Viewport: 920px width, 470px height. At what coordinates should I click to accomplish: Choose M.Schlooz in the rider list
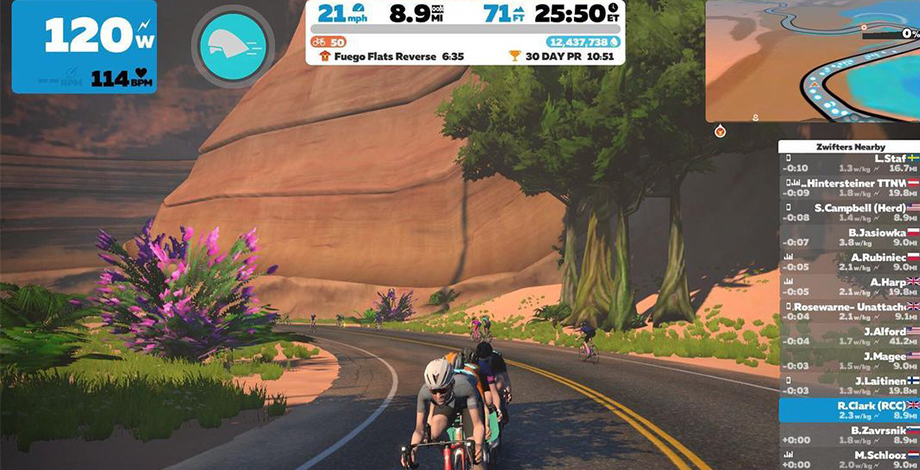[x=849, y=459]
